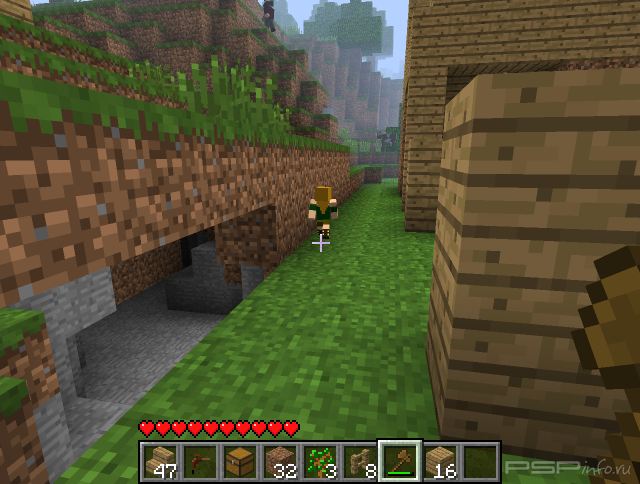Select the stack of 16 wooden planks

pos(439,461)
